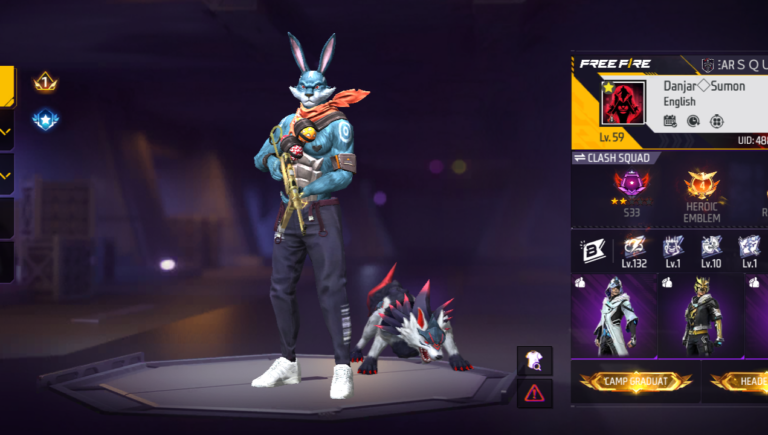Select the Lv.10 skill icon
Image resolution: width=768 pixels, height=435 pixels.
[x=711, y=249]
